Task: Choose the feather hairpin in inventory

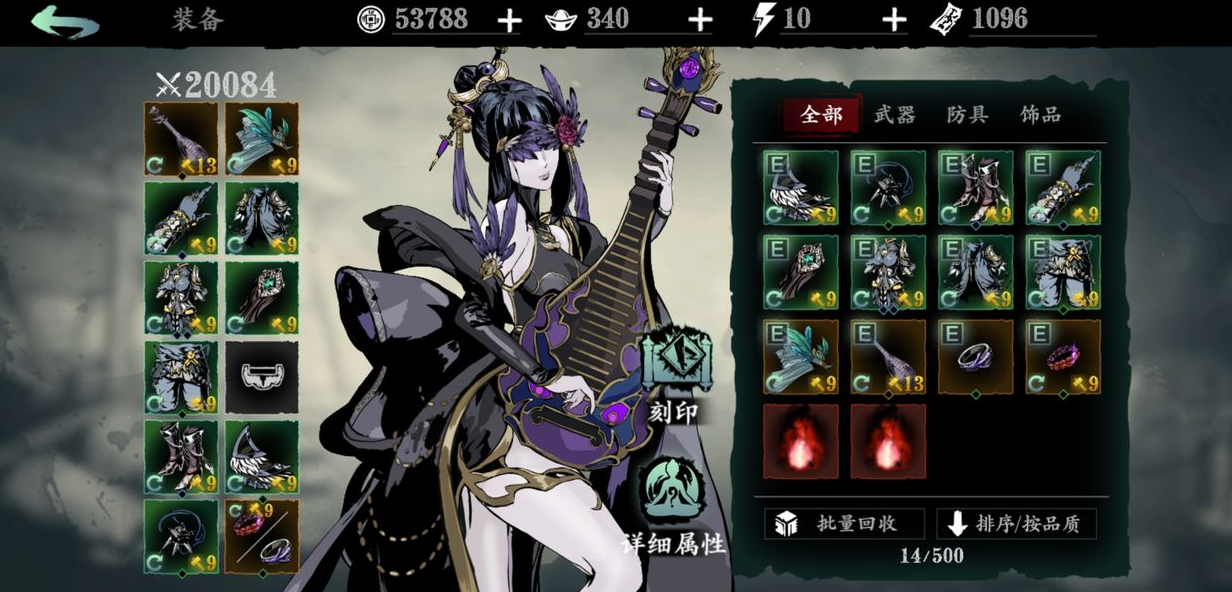Action: point(800,357)
